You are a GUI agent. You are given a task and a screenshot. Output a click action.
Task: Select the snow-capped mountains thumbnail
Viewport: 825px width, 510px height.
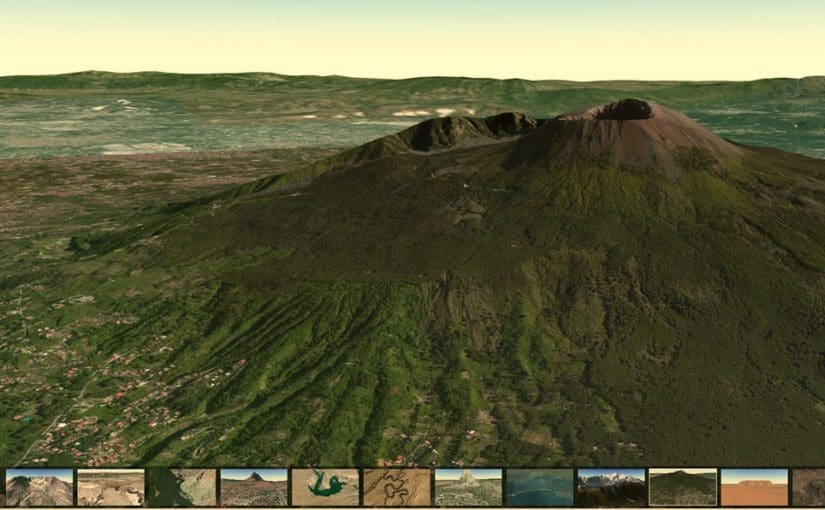[611, 487]
